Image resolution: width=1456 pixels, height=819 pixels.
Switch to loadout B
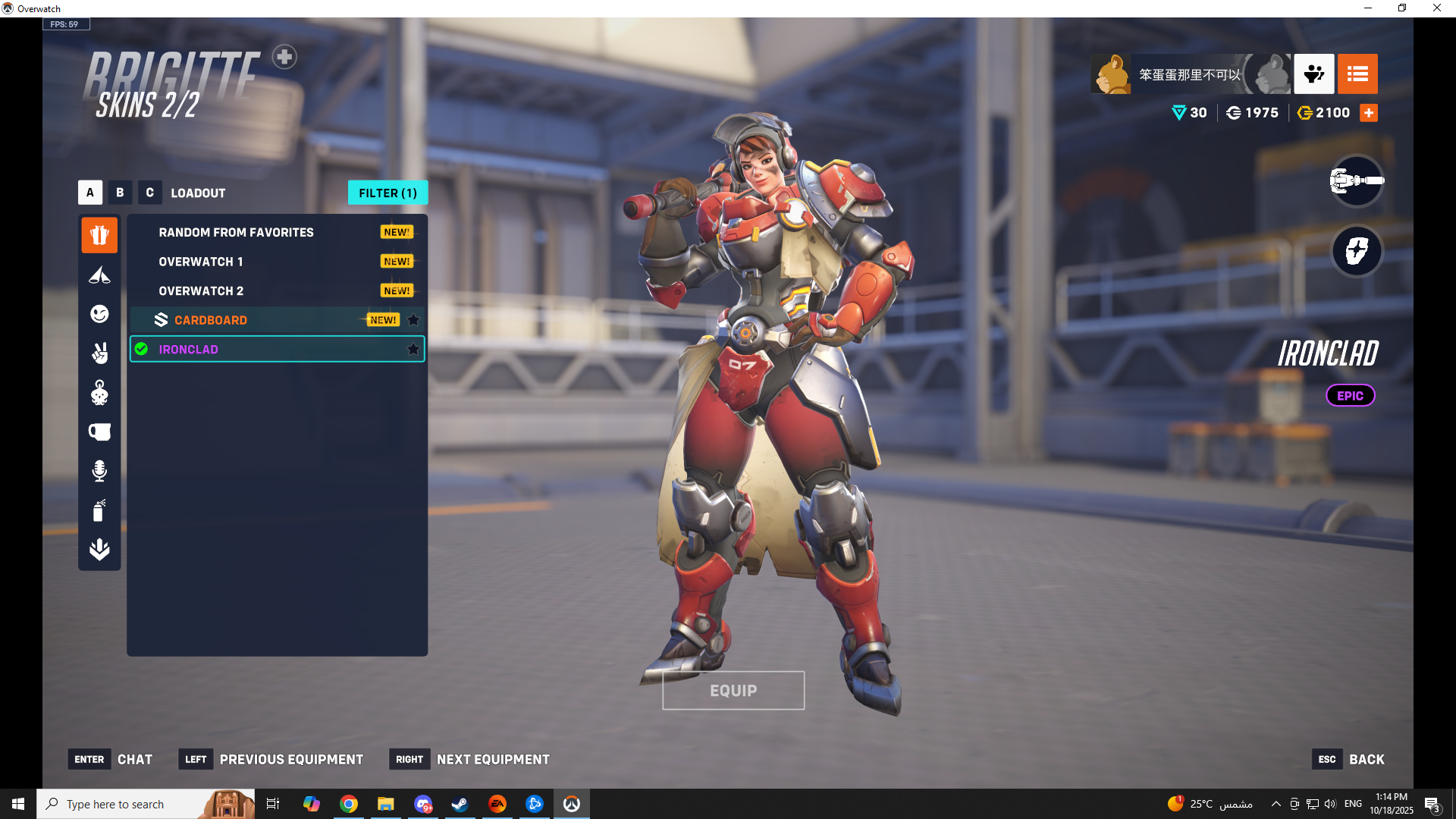coord(120,193)
